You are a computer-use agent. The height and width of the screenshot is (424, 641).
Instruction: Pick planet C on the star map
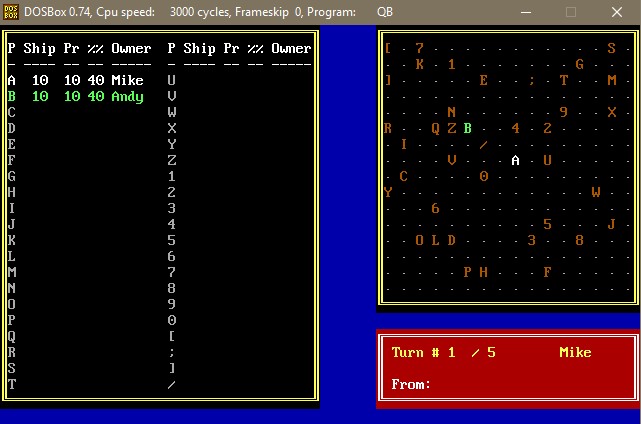403,176
